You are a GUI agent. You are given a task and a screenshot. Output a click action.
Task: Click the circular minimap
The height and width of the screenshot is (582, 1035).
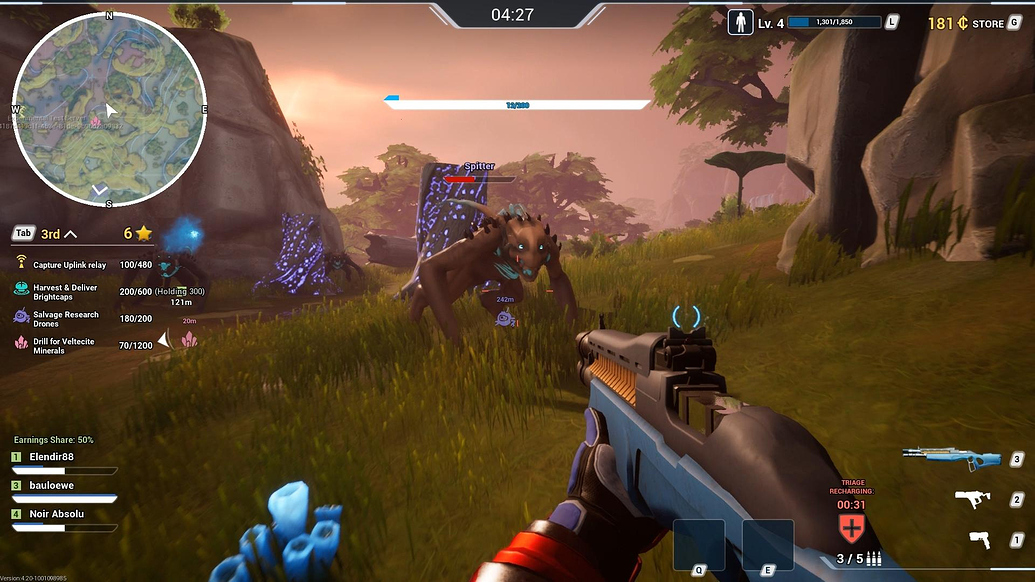(x=108, y=109)
